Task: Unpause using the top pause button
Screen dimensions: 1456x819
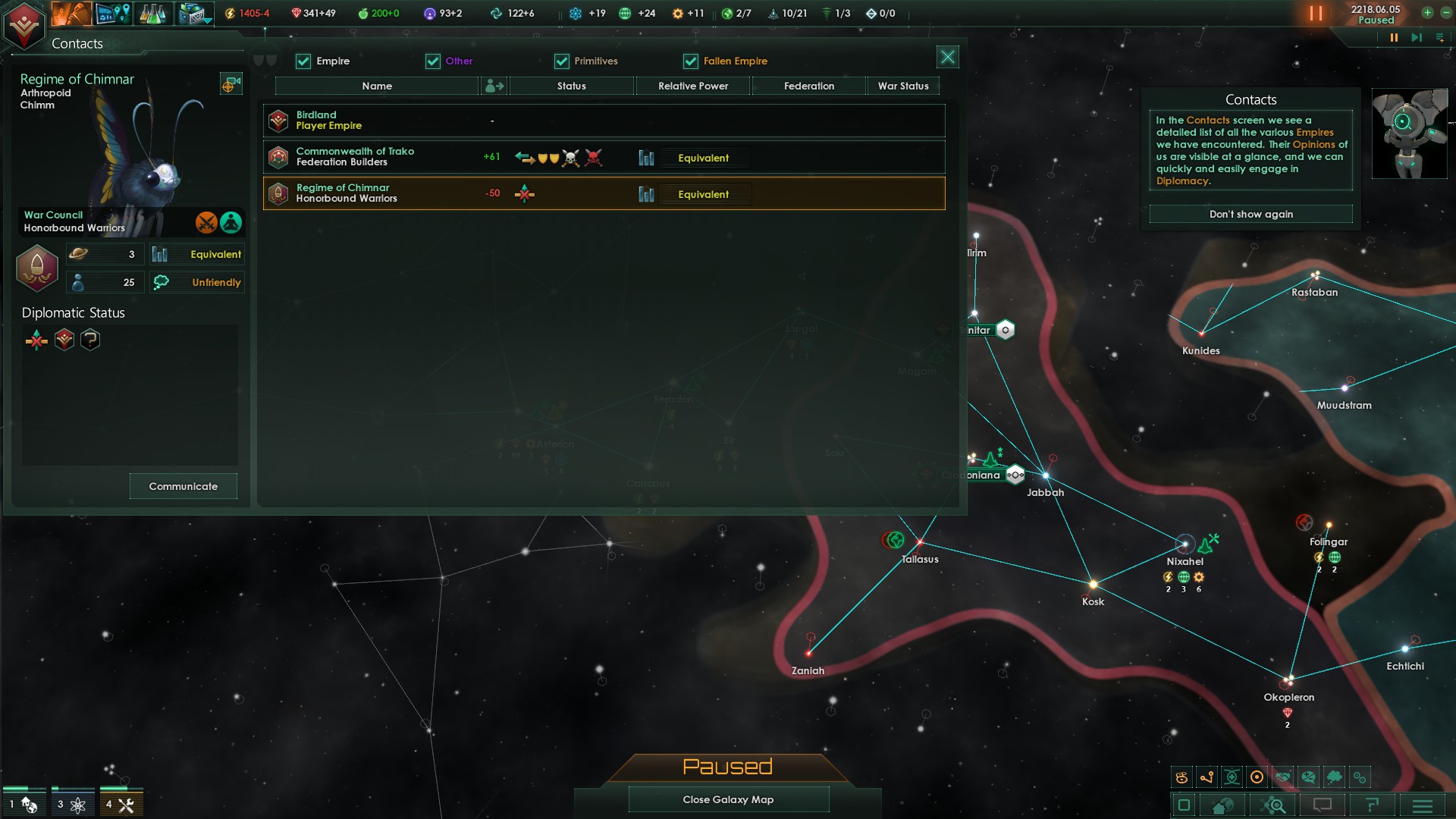Action: coord(1316,14)
